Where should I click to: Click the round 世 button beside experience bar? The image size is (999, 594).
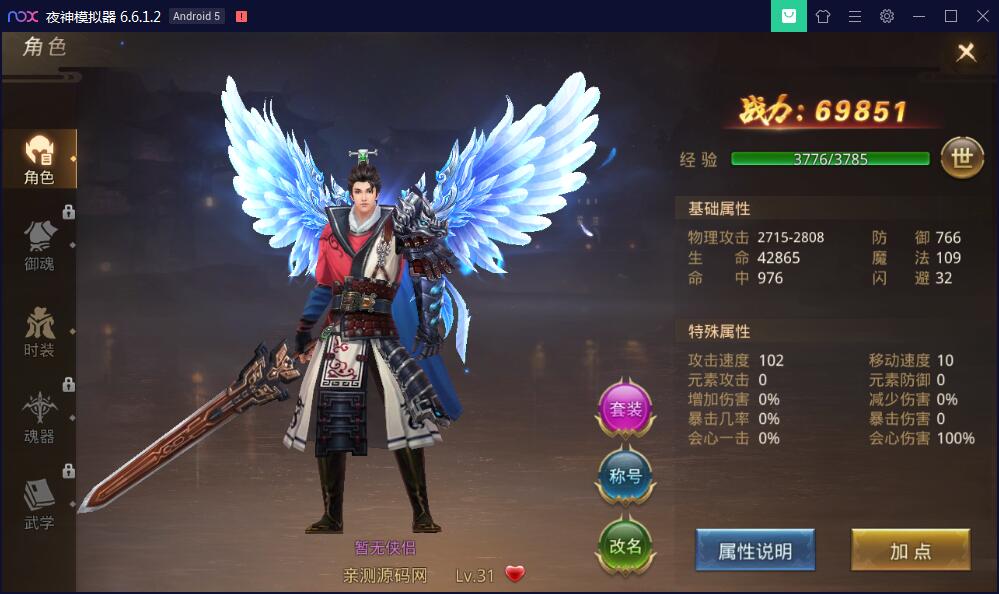coord(962,158)
